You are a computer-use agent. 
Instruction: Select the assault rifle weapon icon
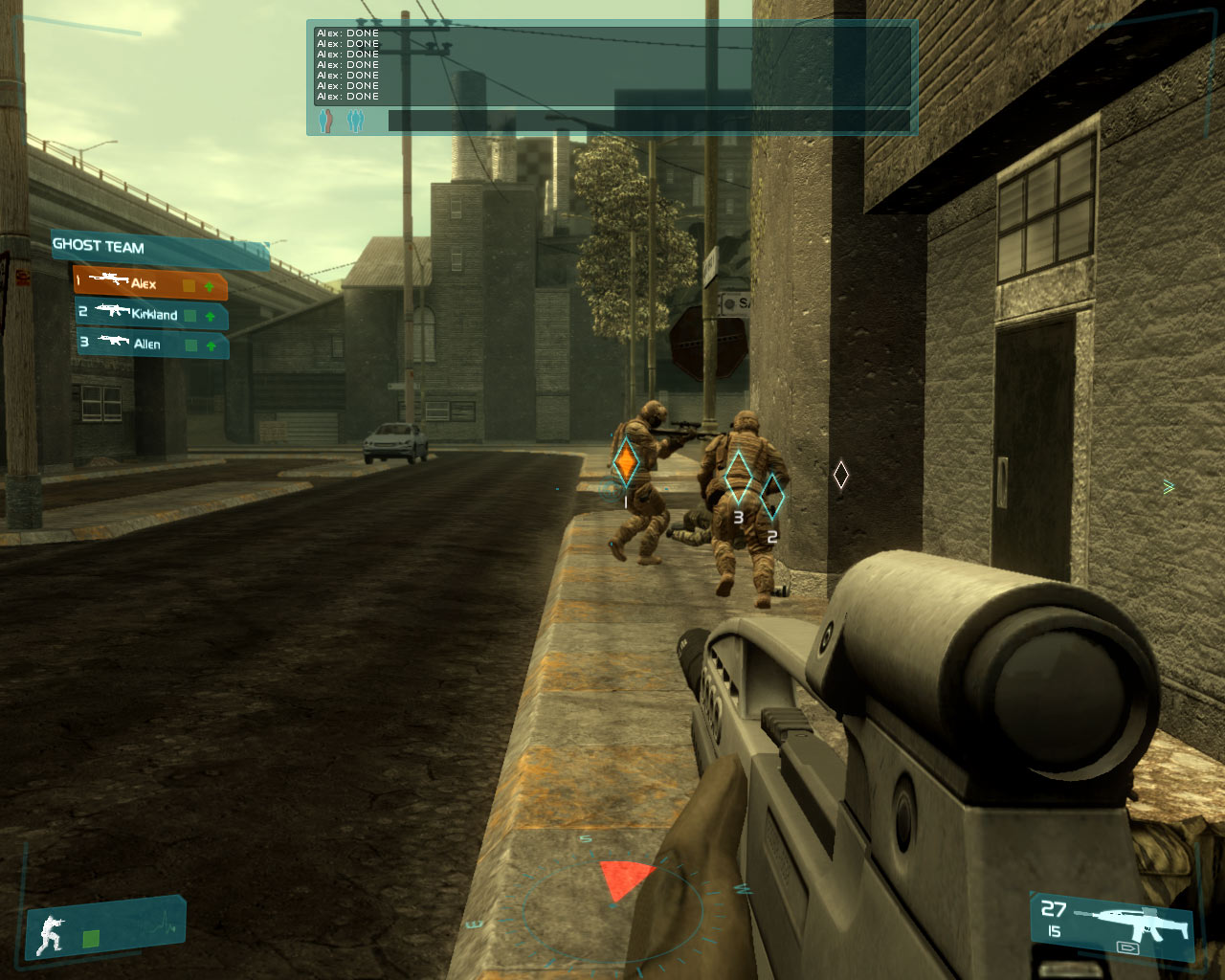[x=1134, y=923]
